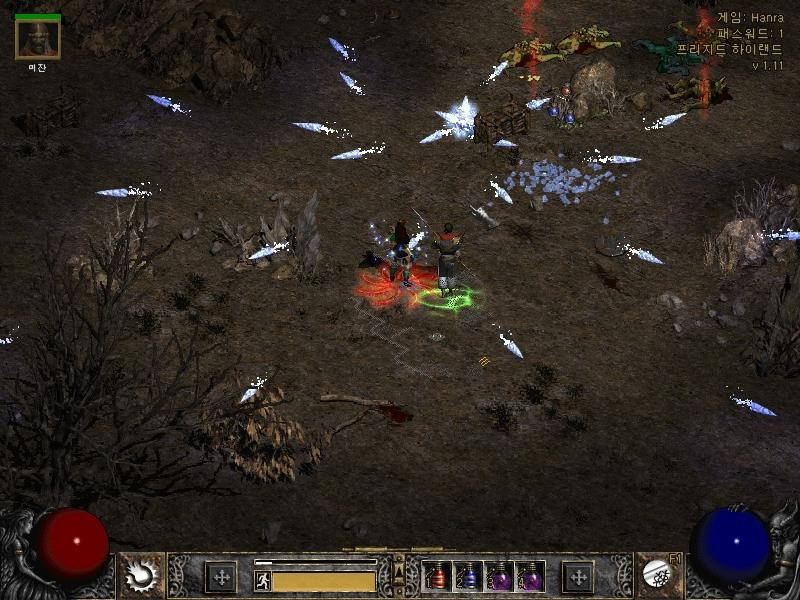The height and width of the screenshot is (600, 800).
Task: Open the left-click attack skill selector
Action: click(141, 575)
